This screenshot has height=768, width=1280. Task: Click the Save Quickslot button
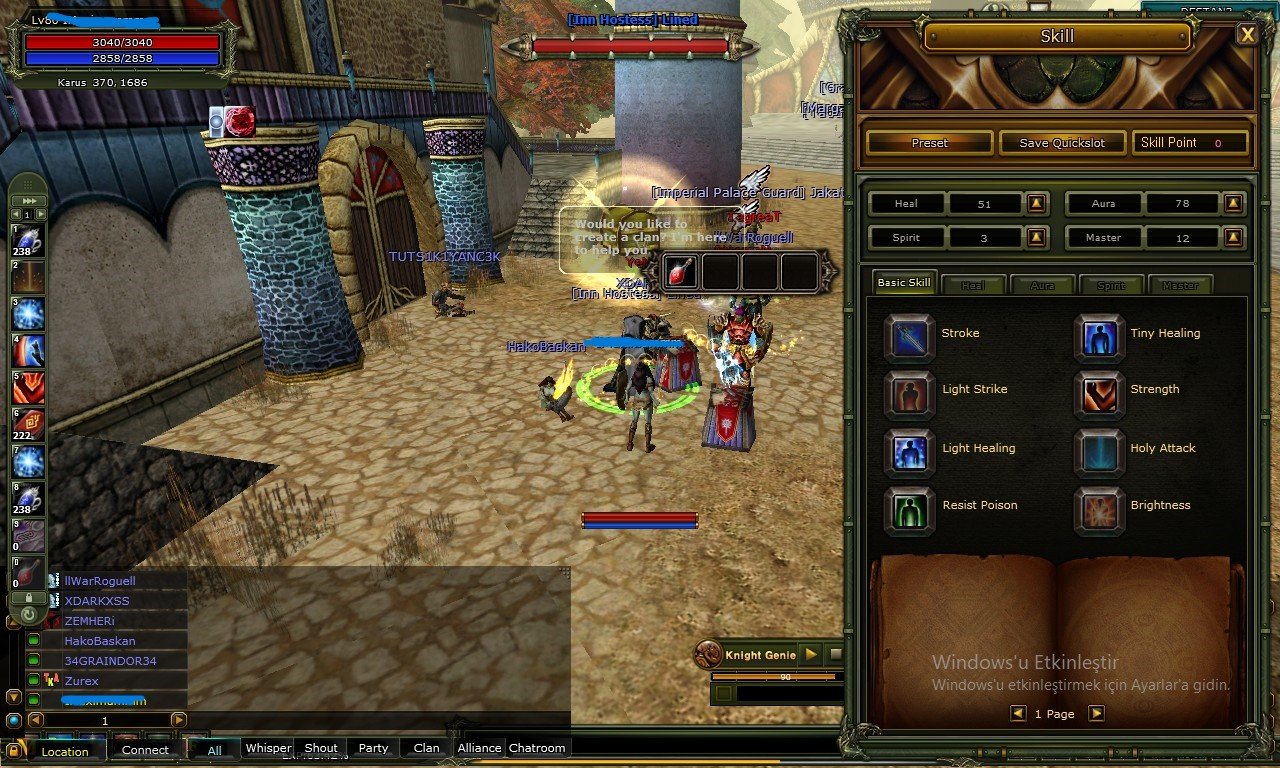click(1062, 143)
